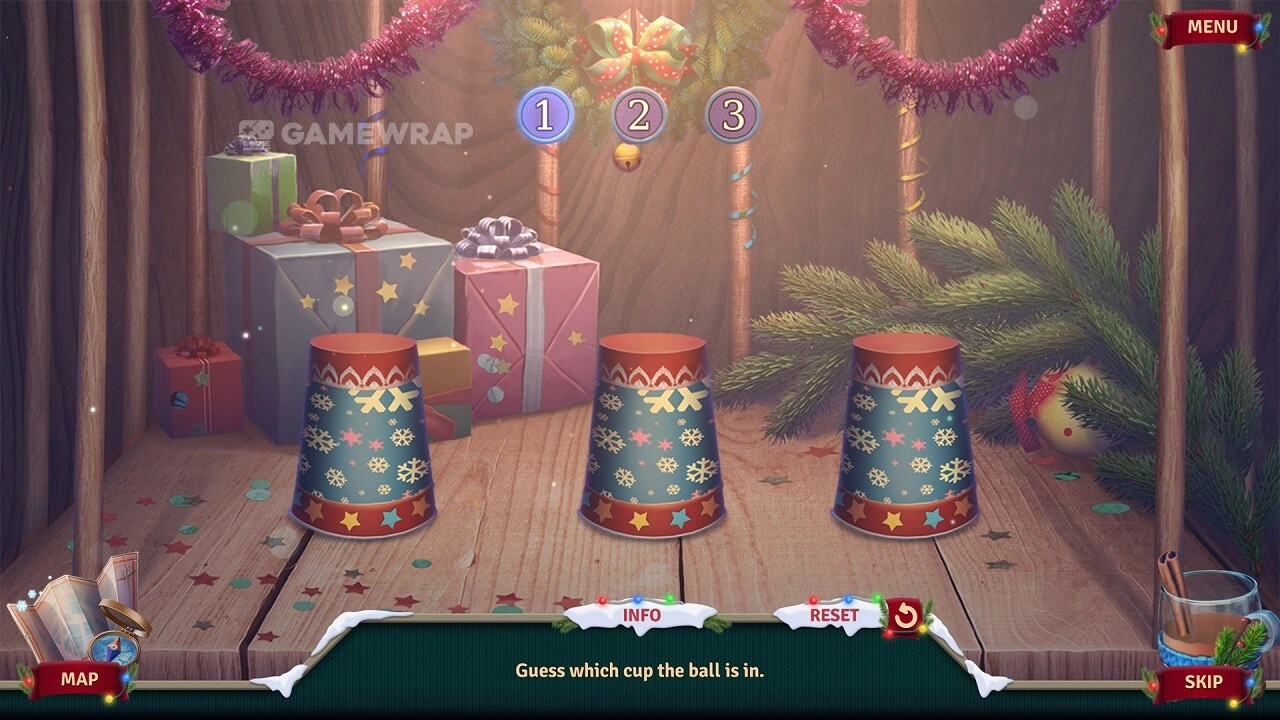The image size is (1280, 720).
Task: Pick the middle cup
Action: tap(653, 436)
